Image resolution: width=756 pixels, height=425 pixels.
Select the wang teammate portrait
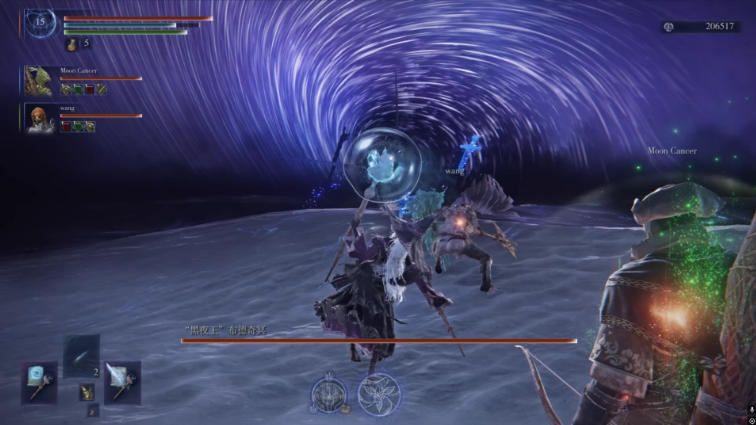coord(39,118)
